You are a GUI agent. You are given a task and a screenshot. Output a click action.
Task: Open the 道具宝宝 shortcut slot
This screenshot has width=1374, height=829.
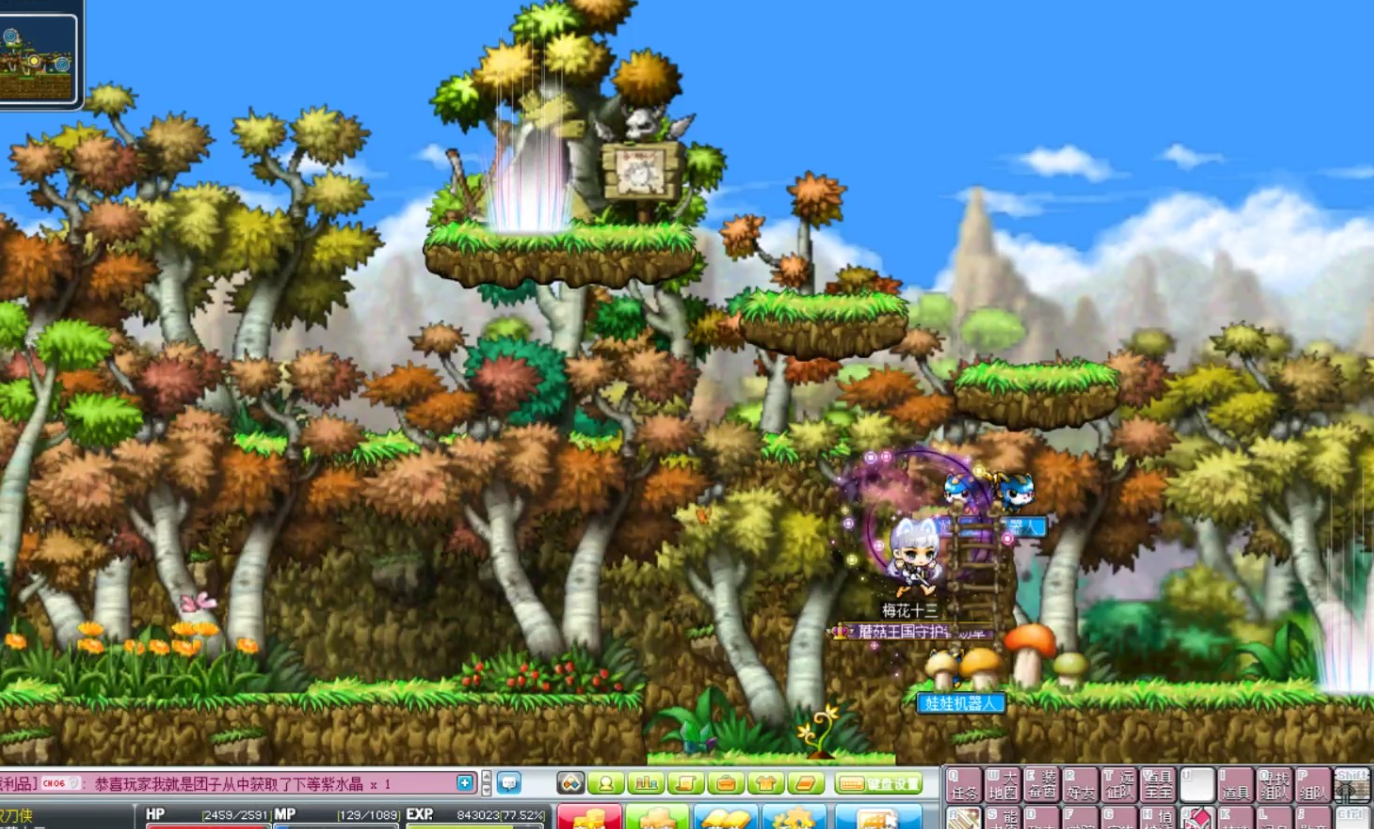point(1158,785)
